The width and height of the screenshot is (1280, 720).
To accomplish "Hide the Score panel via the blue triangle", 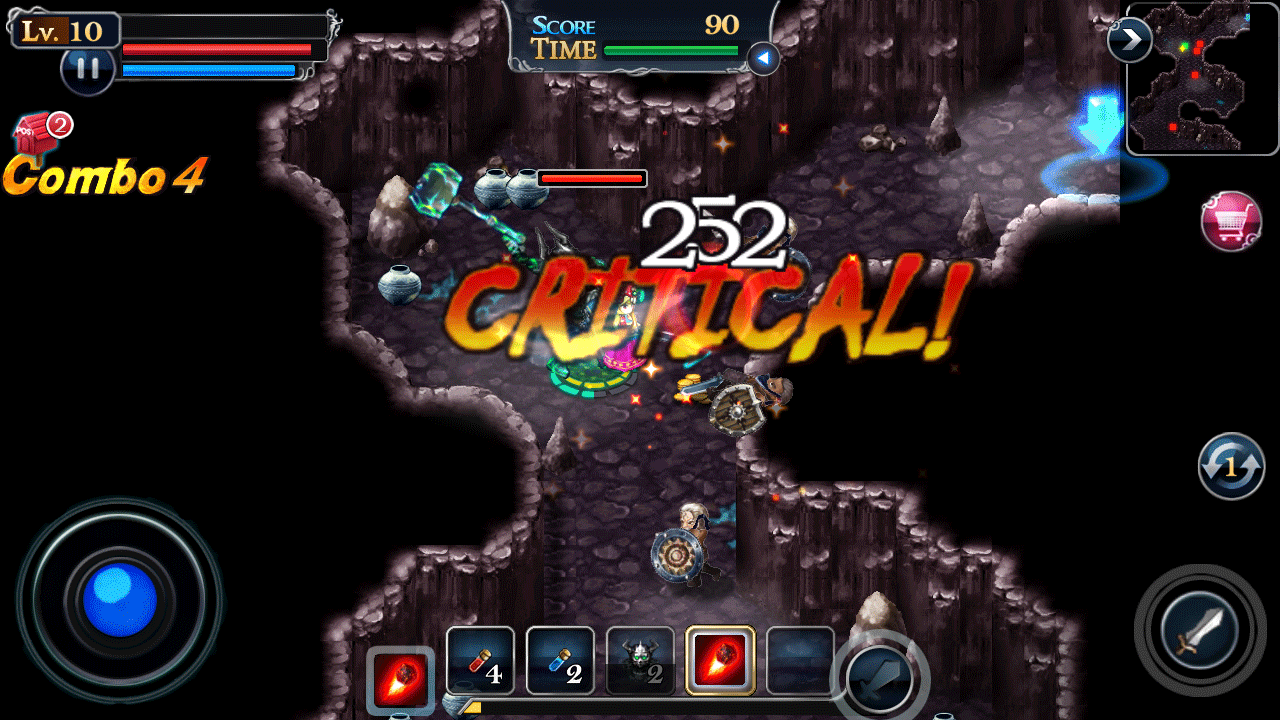I will (764, 60).
